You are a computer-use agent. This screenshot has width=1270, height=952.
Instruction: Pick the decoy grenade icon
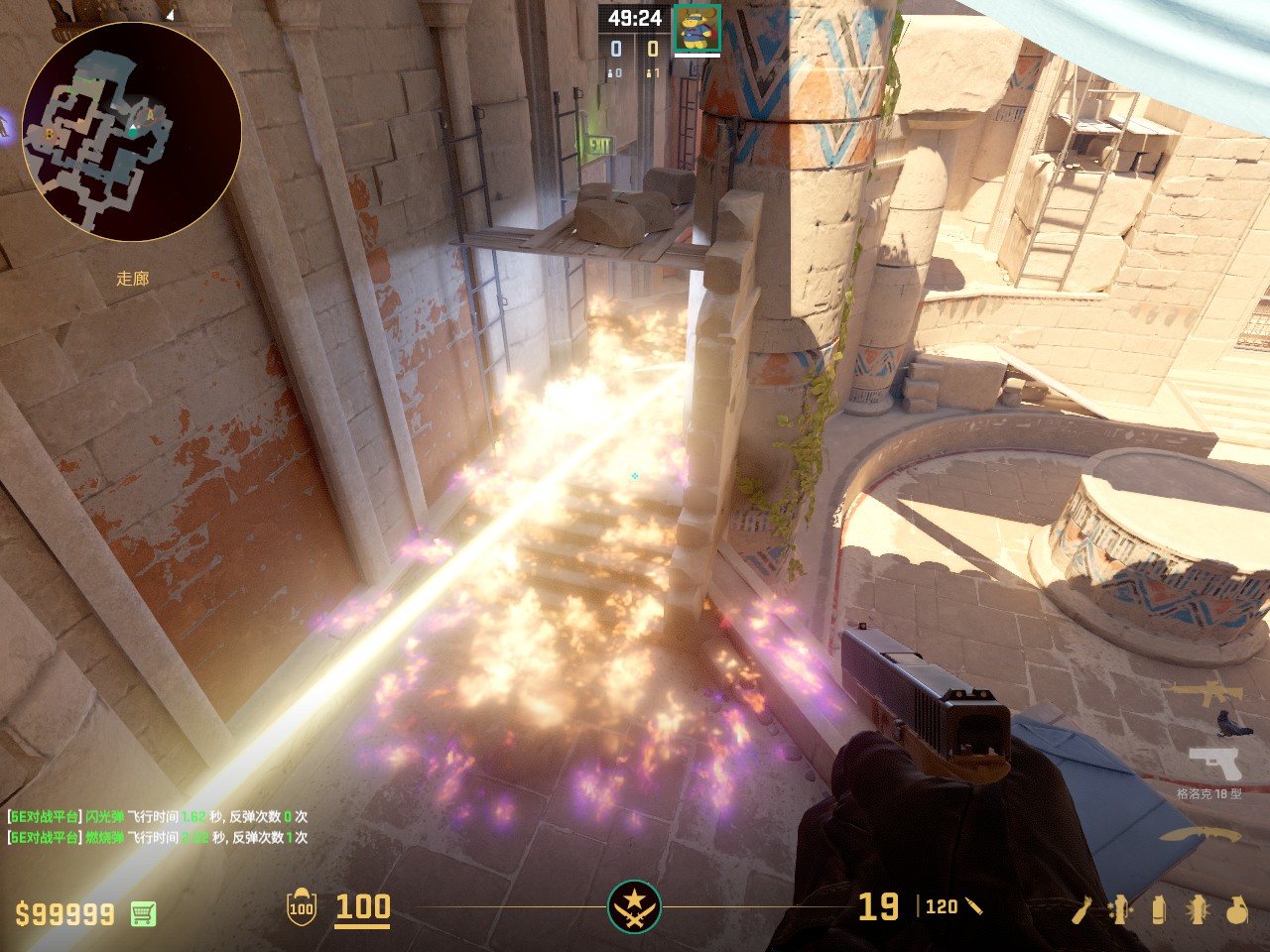pyautogui.click(x=1121, y=909)
